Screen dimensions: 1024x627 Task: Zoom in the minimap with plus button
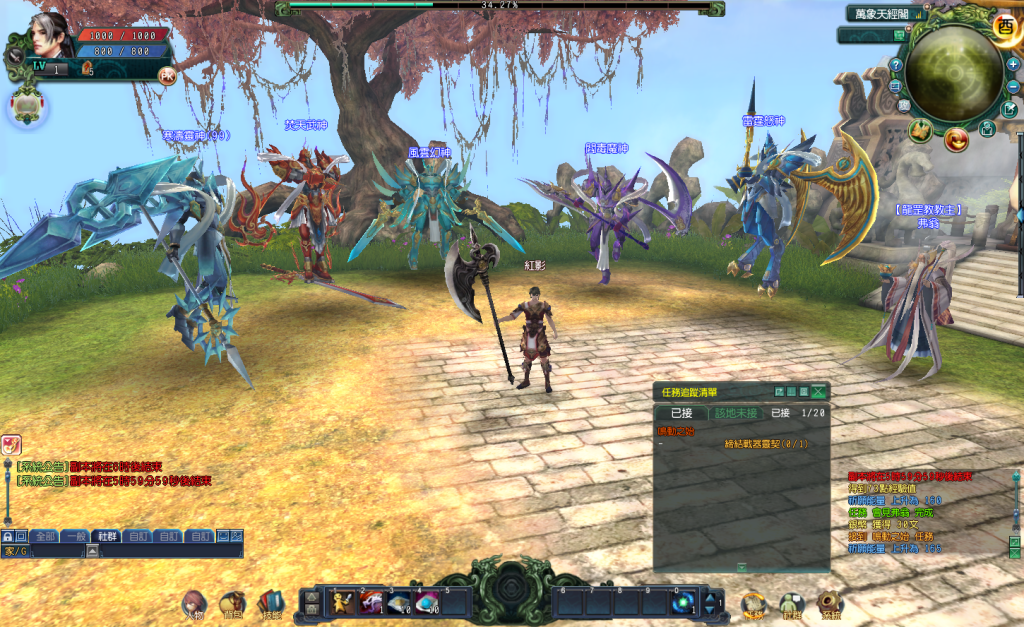(1013, 64)
